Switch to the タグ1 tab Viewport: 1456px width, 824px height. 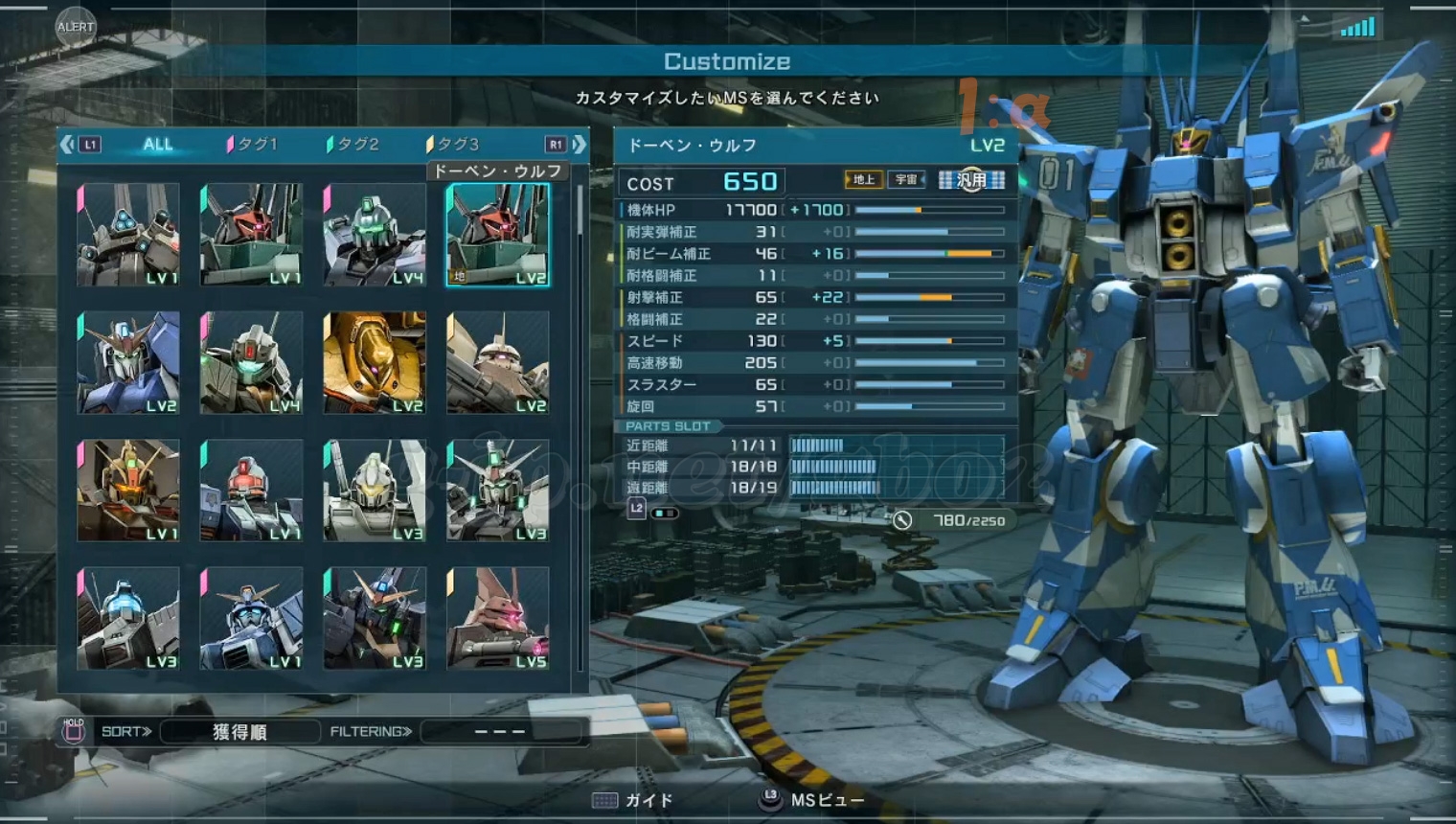(254, 145)
